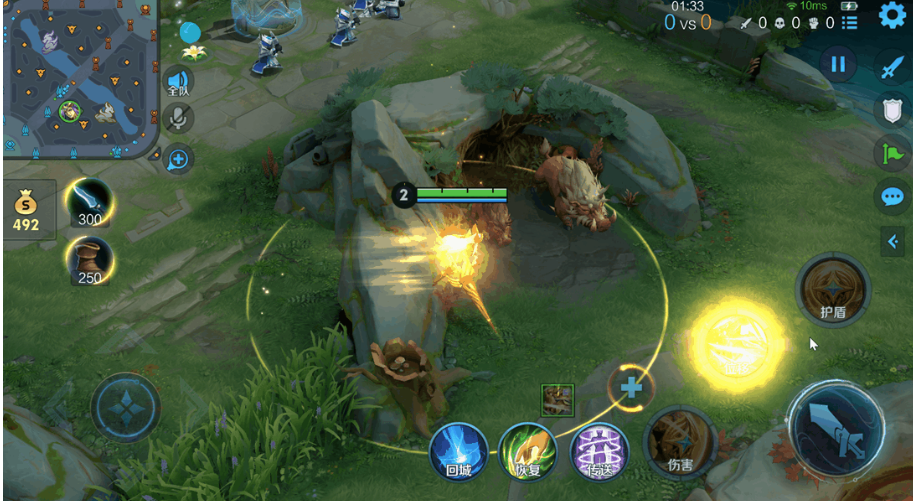Screen dimensions: 913x501
Task: Buy the recommended 300 gold blade item
Action: point(90,202)
